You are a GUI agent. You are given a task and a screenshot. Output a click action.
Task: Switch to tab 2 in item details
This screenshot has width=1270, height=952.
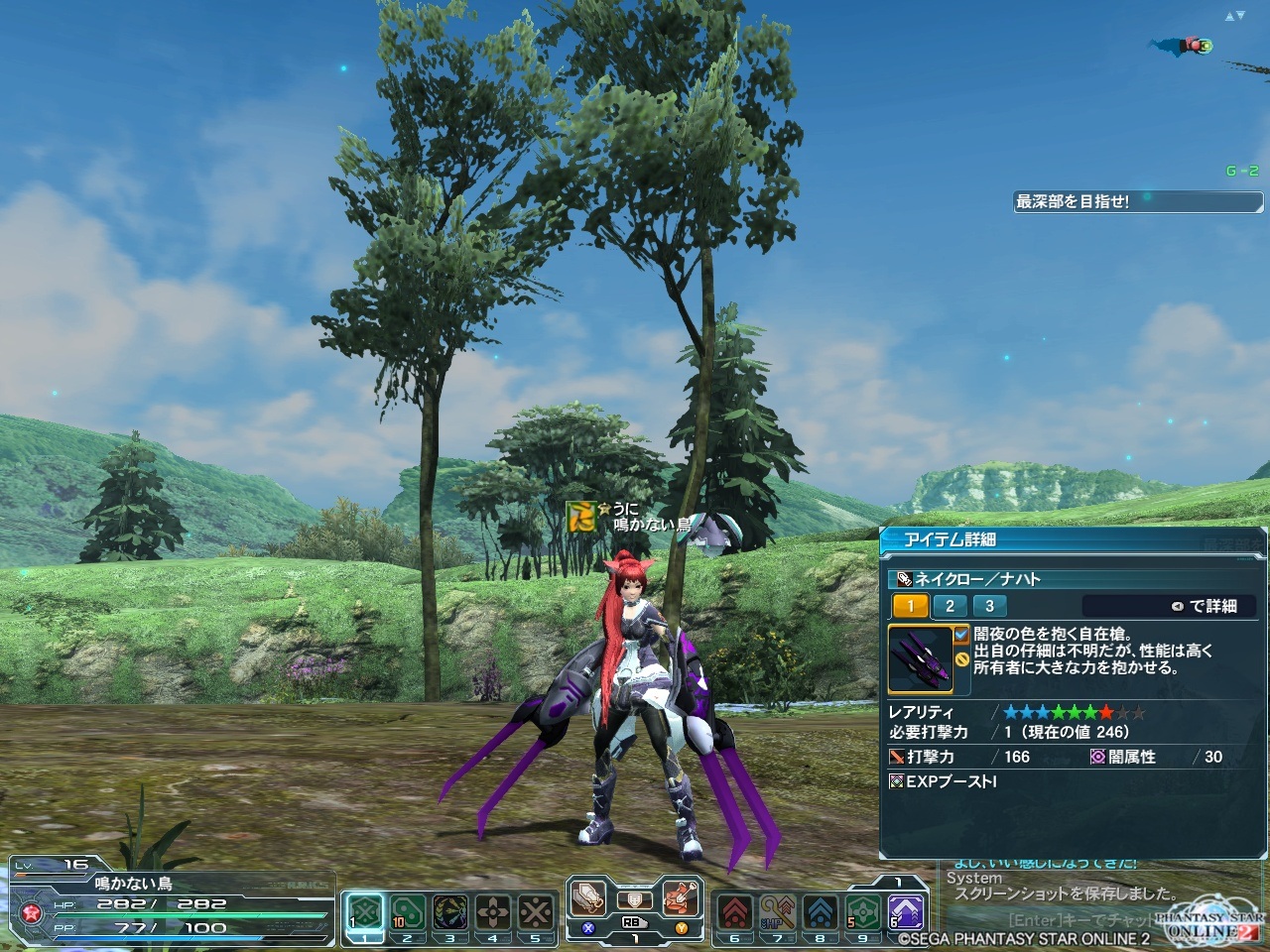[x=950, y=606]
